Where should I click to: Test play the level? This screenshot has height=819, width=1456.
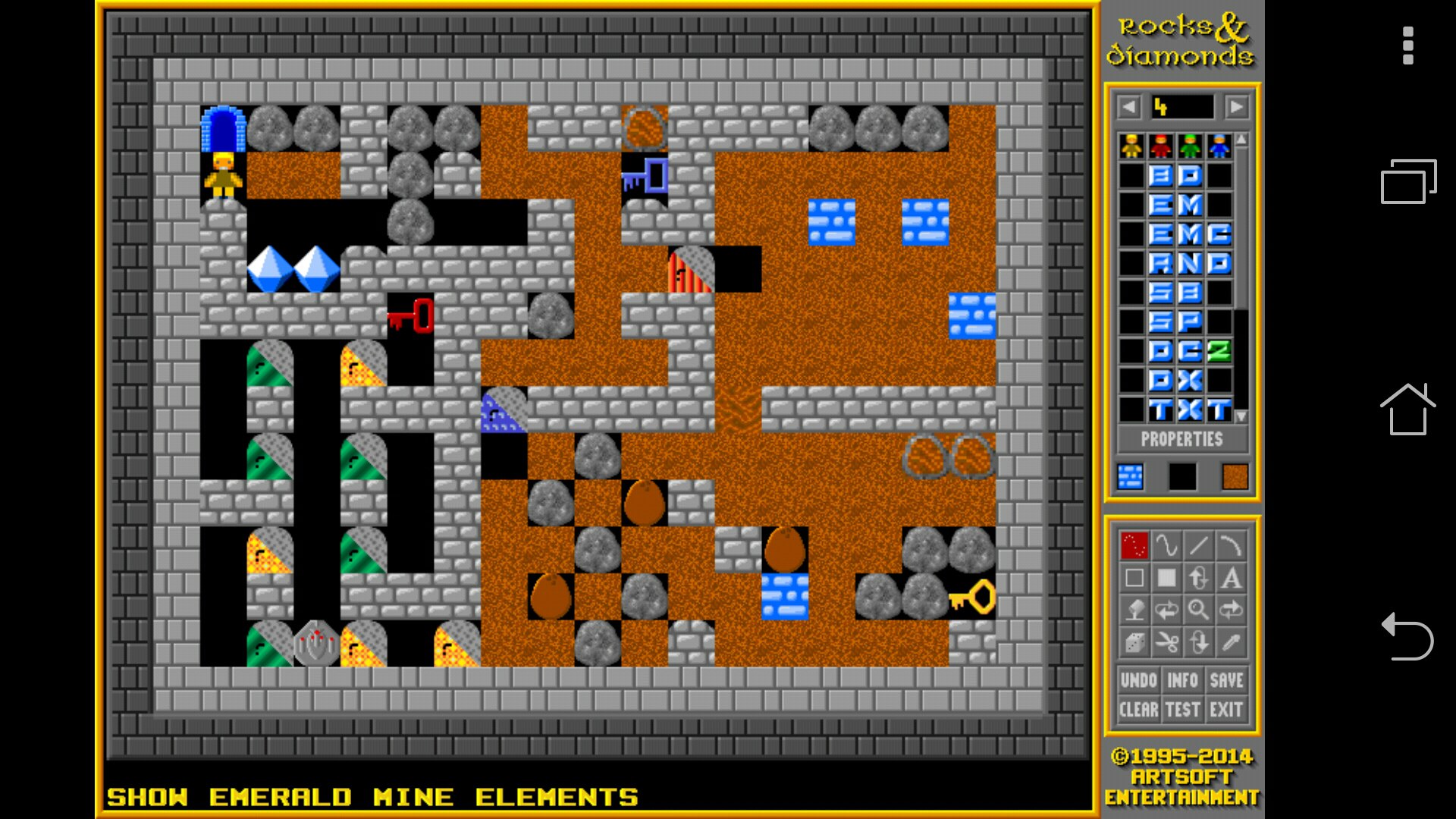pos(1182,710)
